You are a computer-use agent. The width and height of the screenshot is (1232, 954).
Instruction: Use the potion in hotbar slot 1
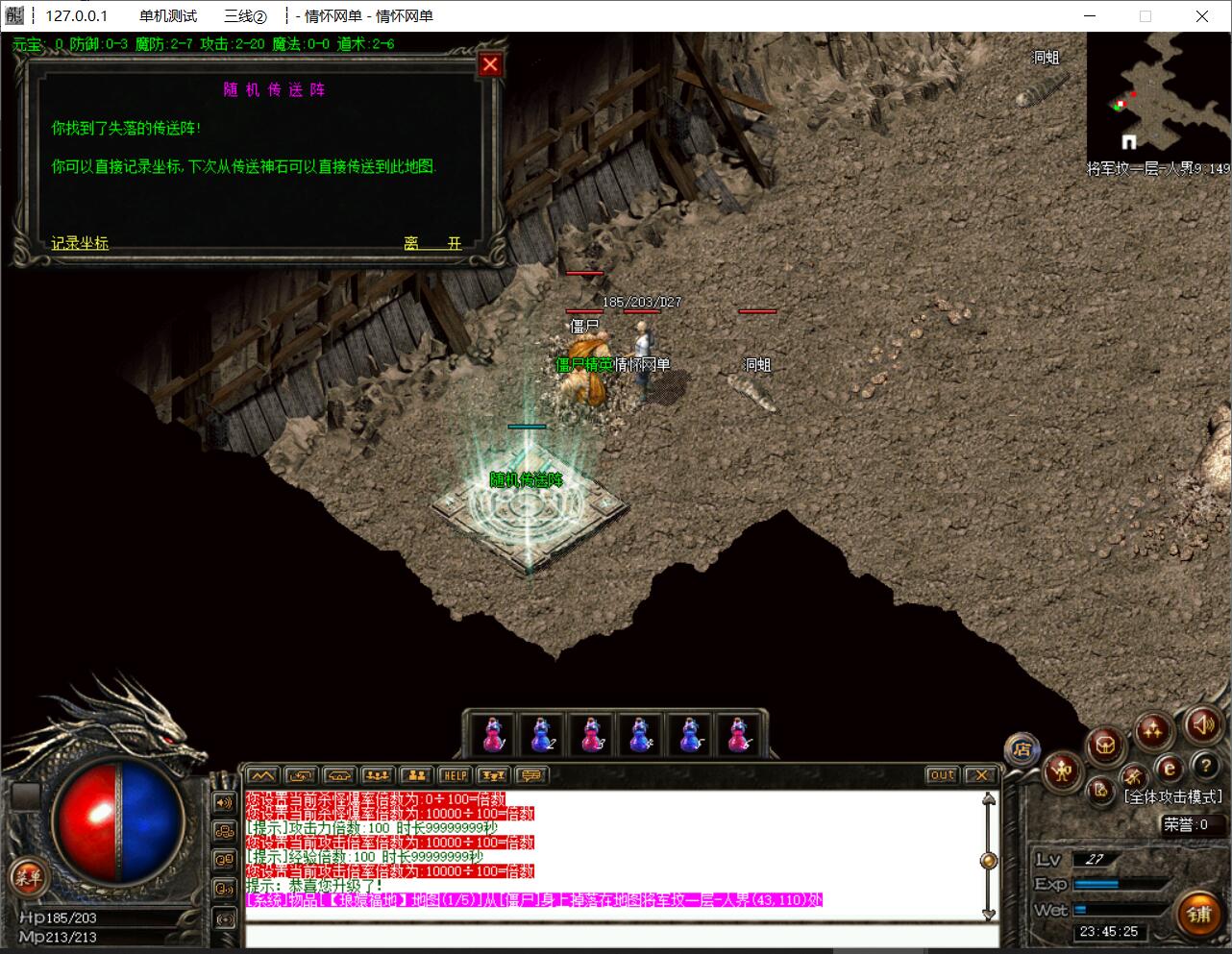click(x=492, y=736)
